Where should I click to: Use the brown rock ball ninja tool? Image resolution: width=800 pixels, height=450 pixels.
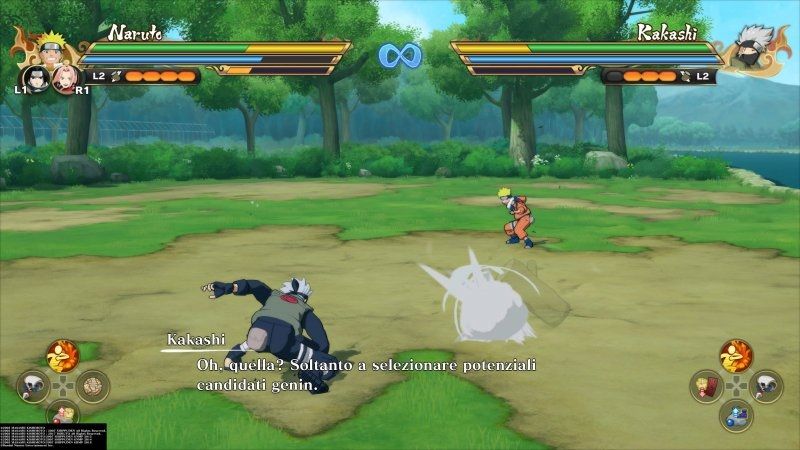pos(93,384)
